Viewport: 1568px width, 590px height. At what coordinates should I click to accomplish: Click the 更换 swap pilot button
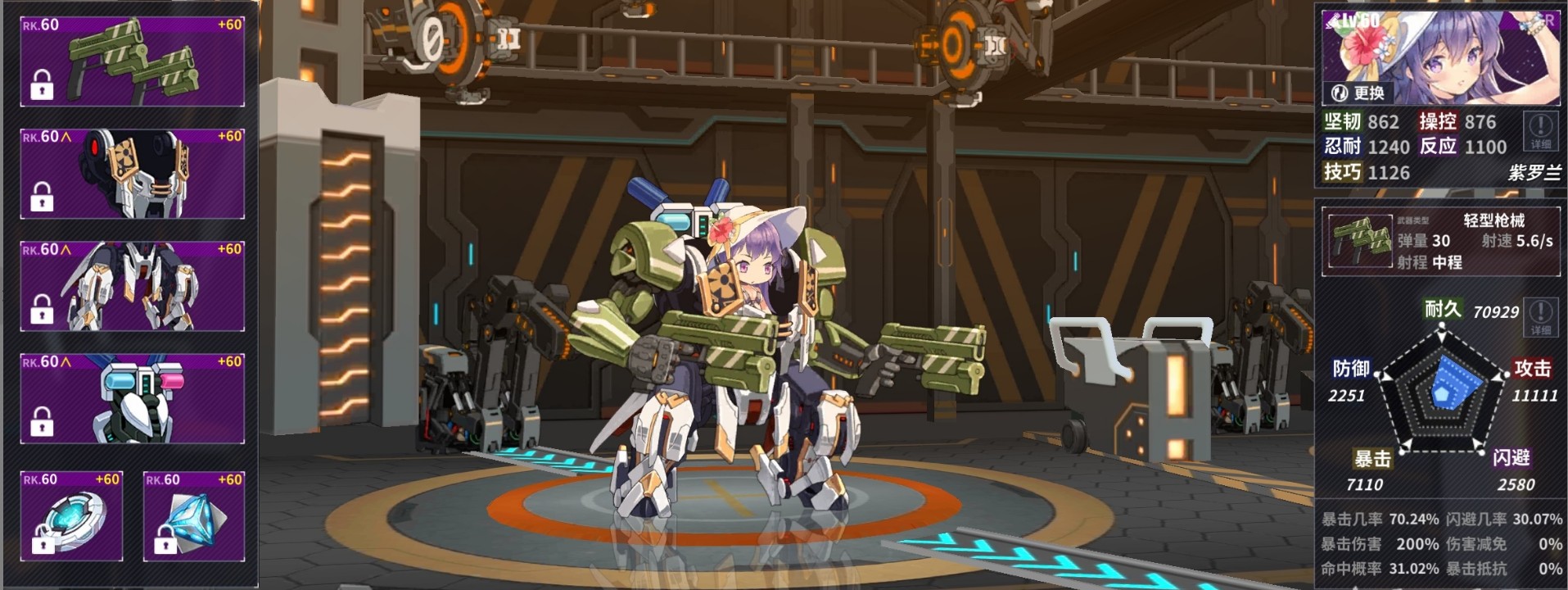(1358, 93)
